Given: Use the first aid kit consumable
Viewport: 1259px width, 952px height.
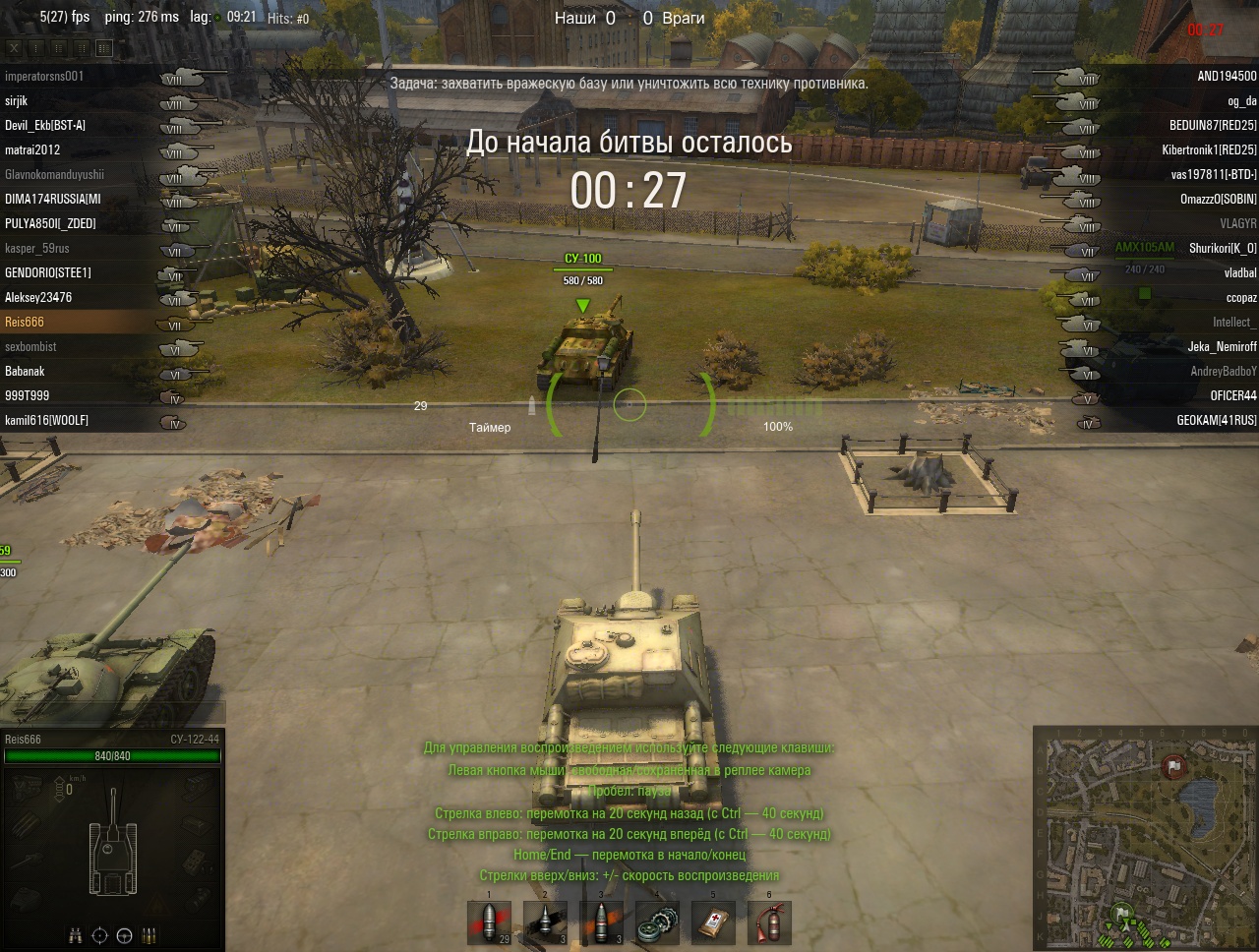Looking at the screenshot, I should 713,922.
